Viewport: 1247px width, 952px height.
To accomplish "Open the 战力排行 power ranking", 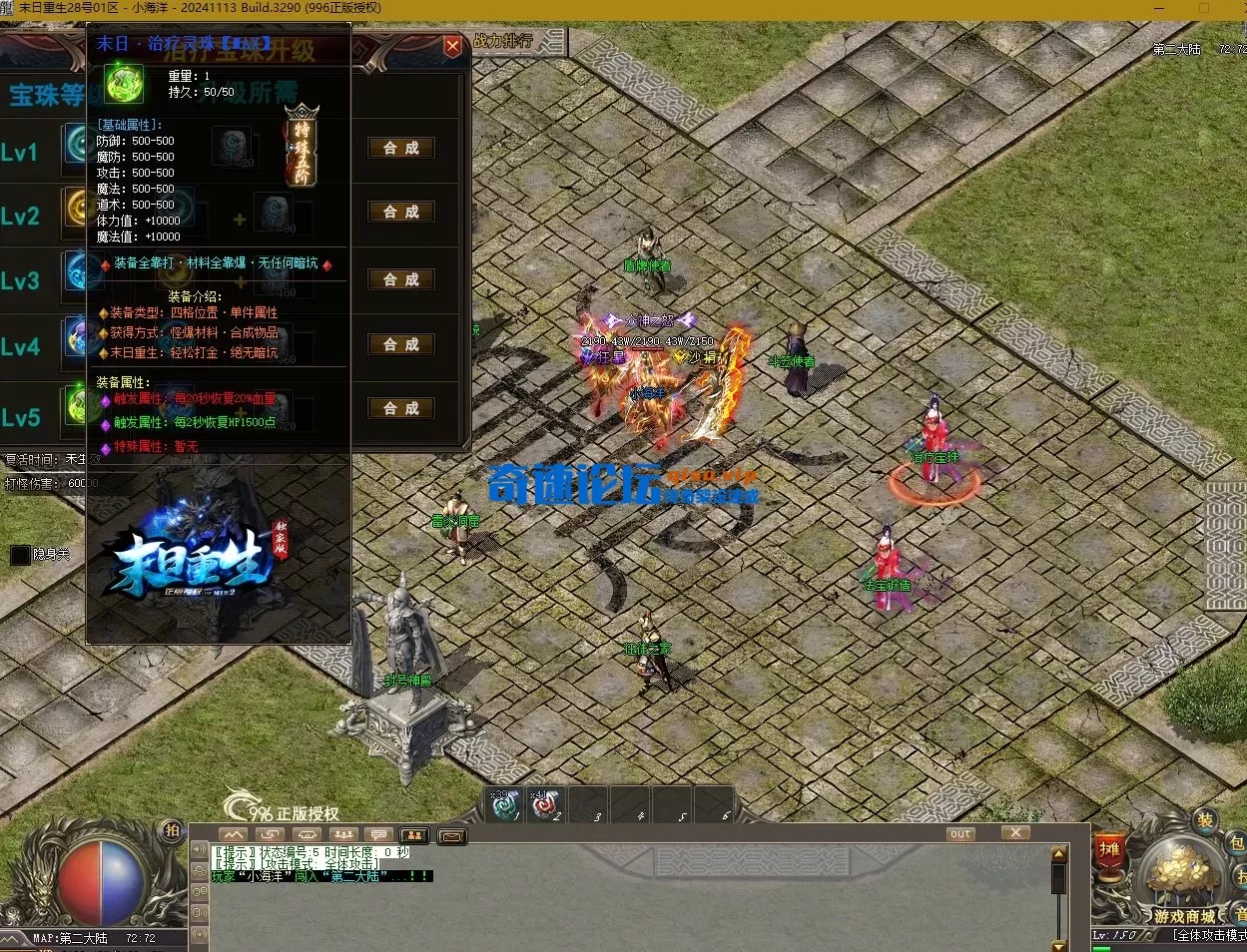I will (x=504, y=42).
